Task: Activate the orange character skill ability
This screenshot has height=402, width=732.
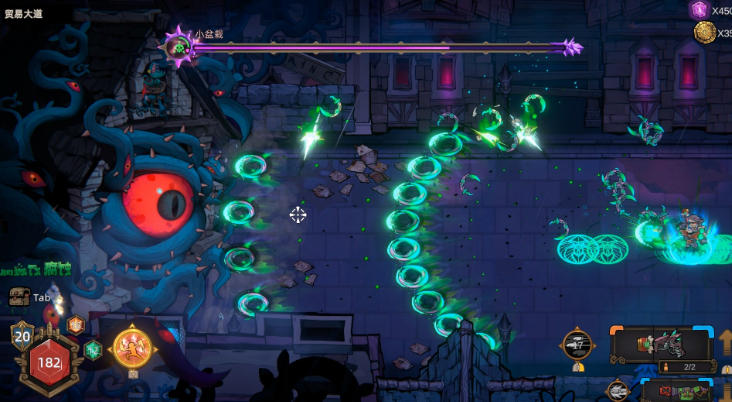Action: (132, 348)
